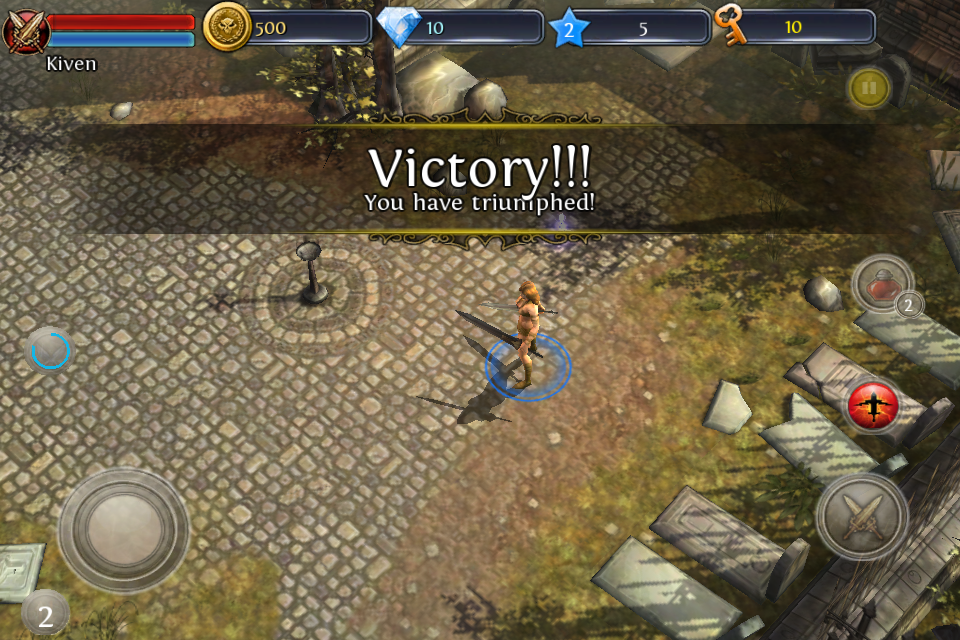This screenshot has width=960, height=640.
Task: Use the red health potion
Action: tap(882, 285)
